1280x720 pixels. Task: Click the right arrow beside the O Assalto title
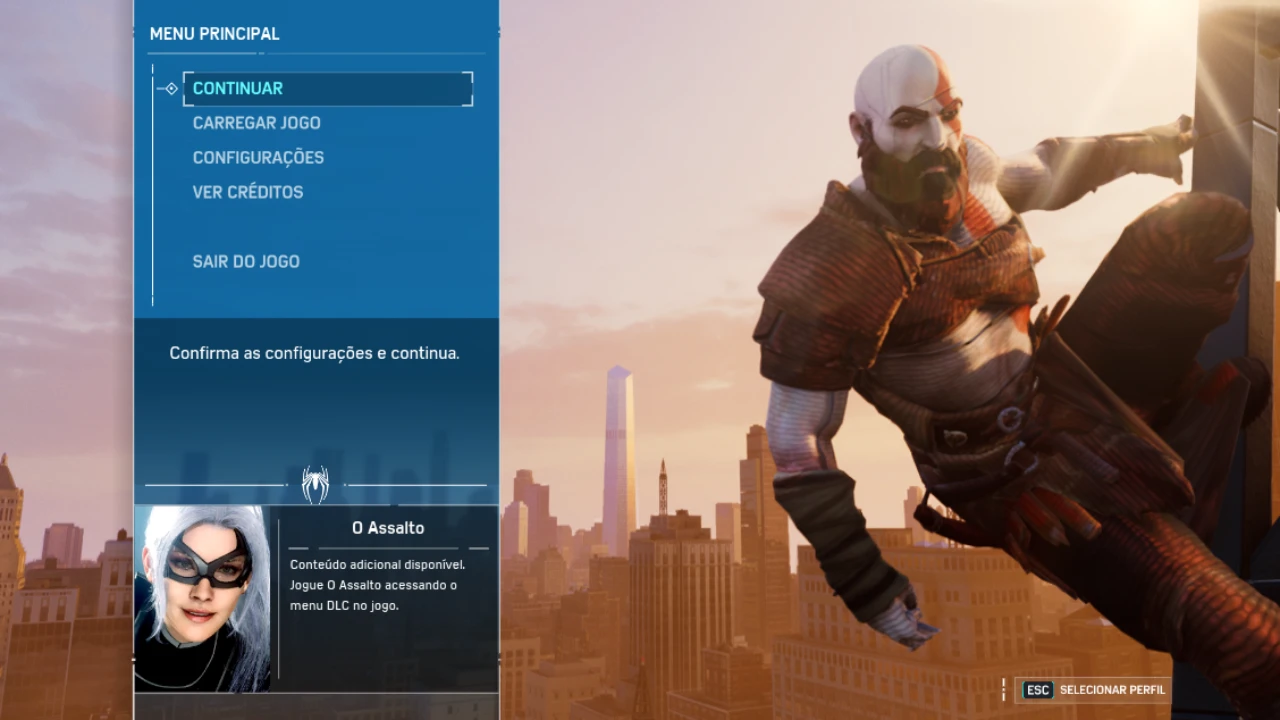478,547
